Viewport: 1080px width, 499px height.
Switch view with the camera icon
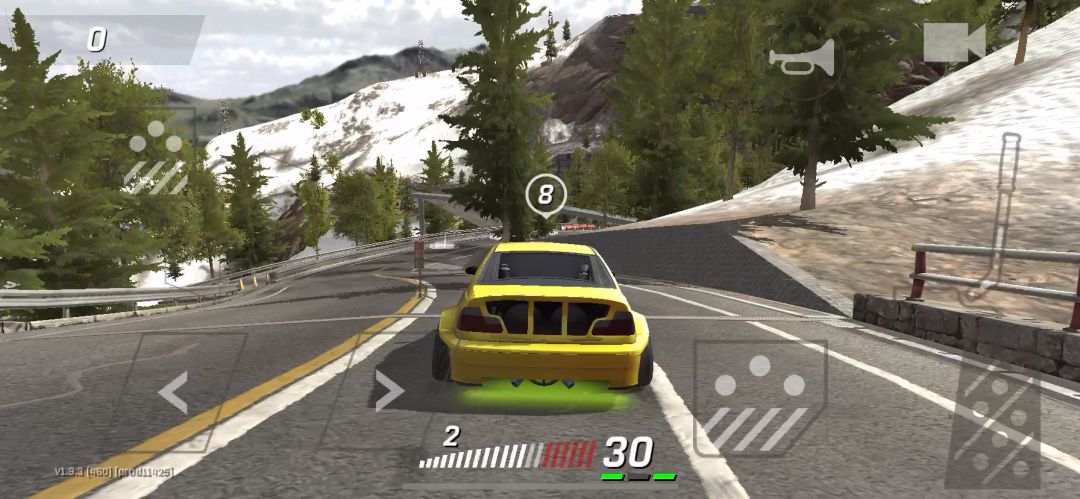[954, 43]
